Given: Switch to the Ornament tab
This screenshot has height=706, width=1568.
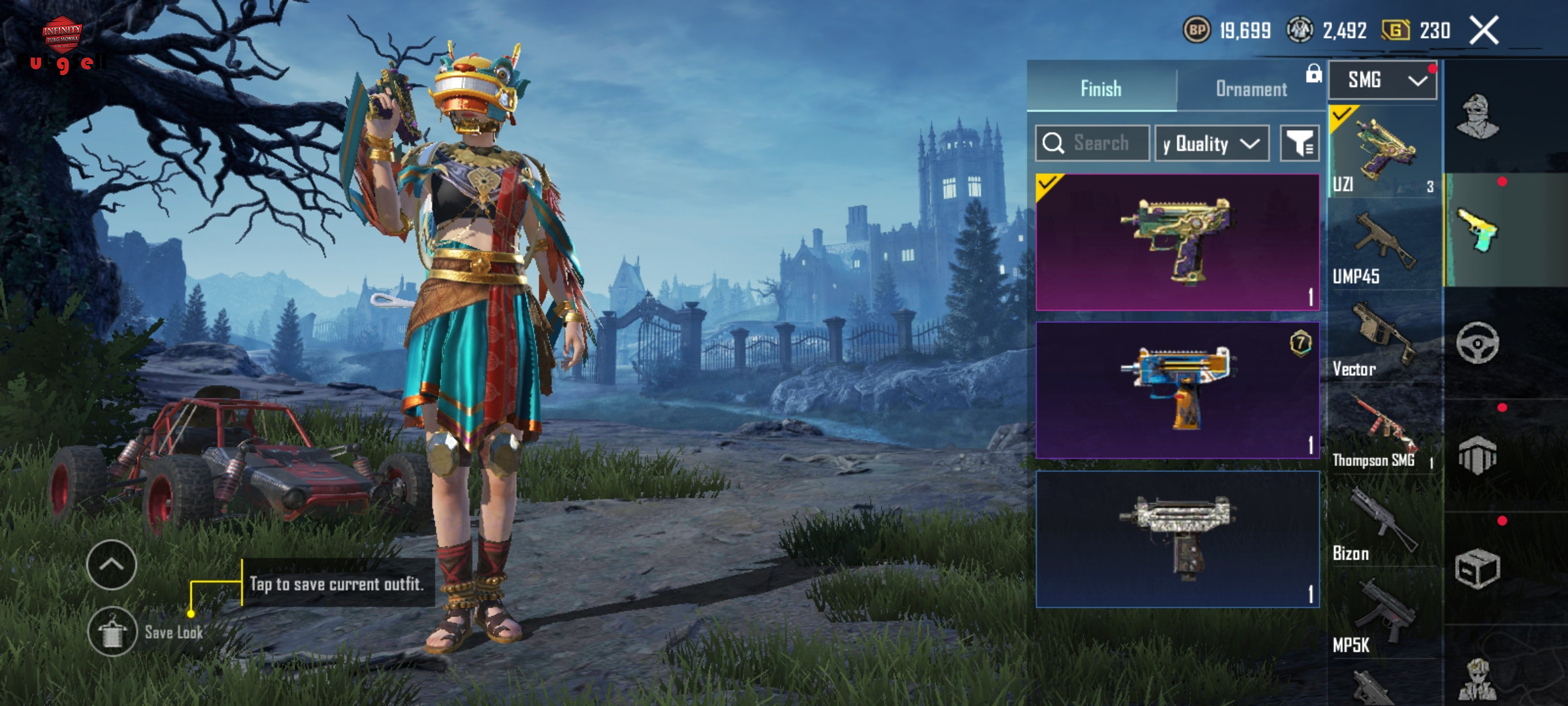Looking at the screenshot, I should click(x=1250, y=89).
